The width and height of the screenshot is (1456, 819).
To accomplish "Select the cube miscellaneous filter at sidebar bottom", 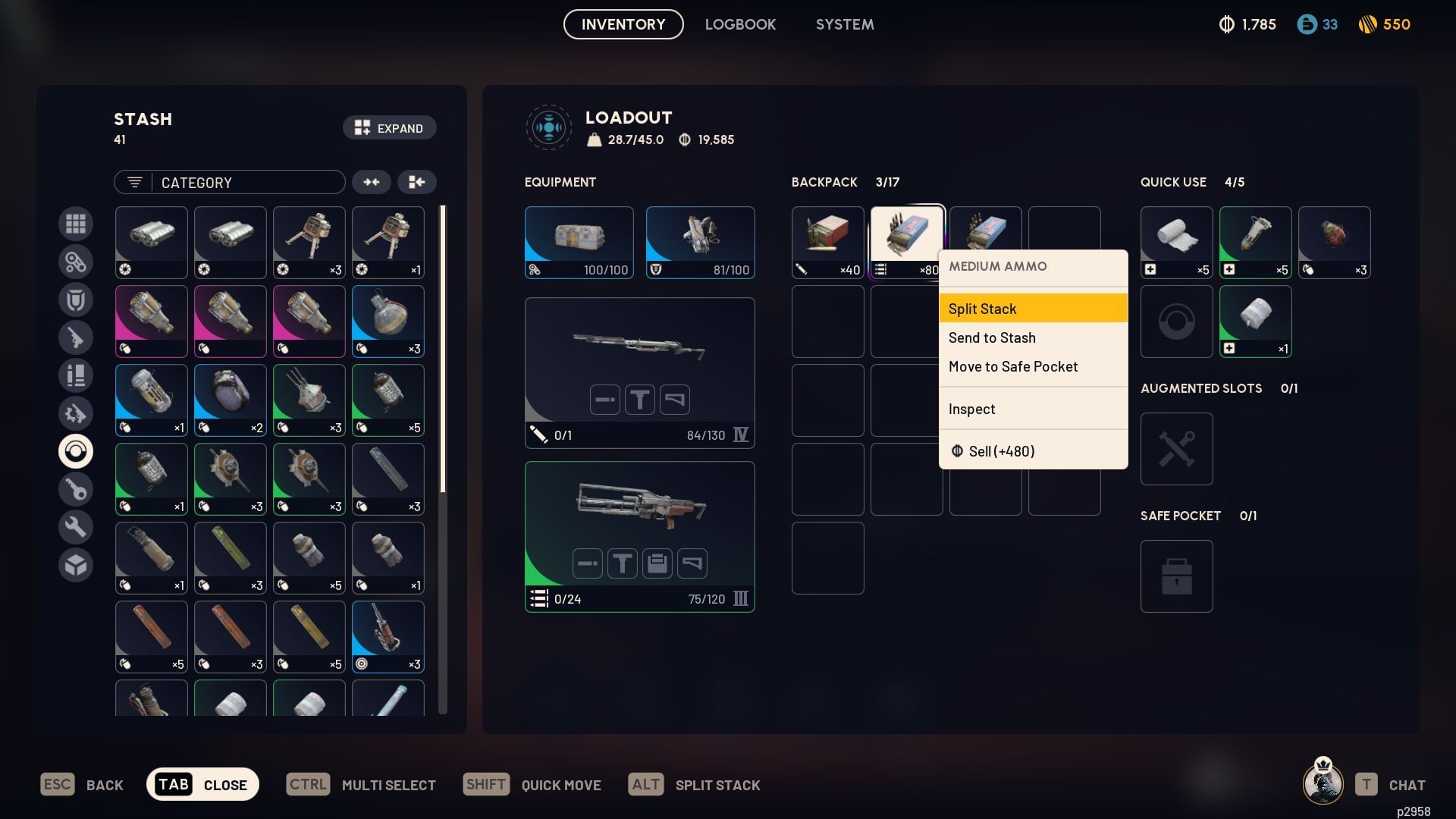I will pyautogui.click(x=76, y=565).
